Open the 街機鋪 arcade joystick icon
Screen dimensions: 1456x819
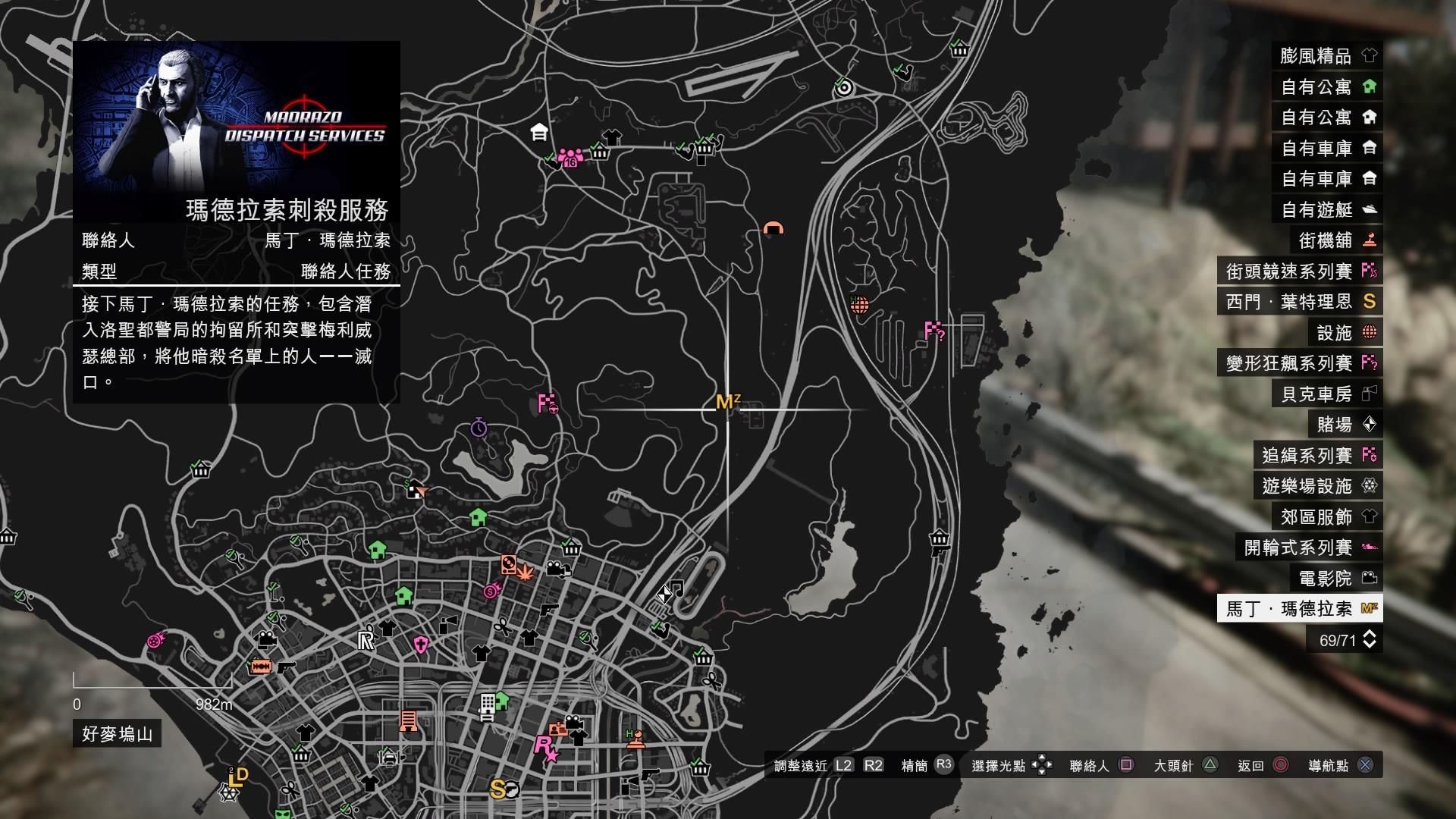[1370, 240]
